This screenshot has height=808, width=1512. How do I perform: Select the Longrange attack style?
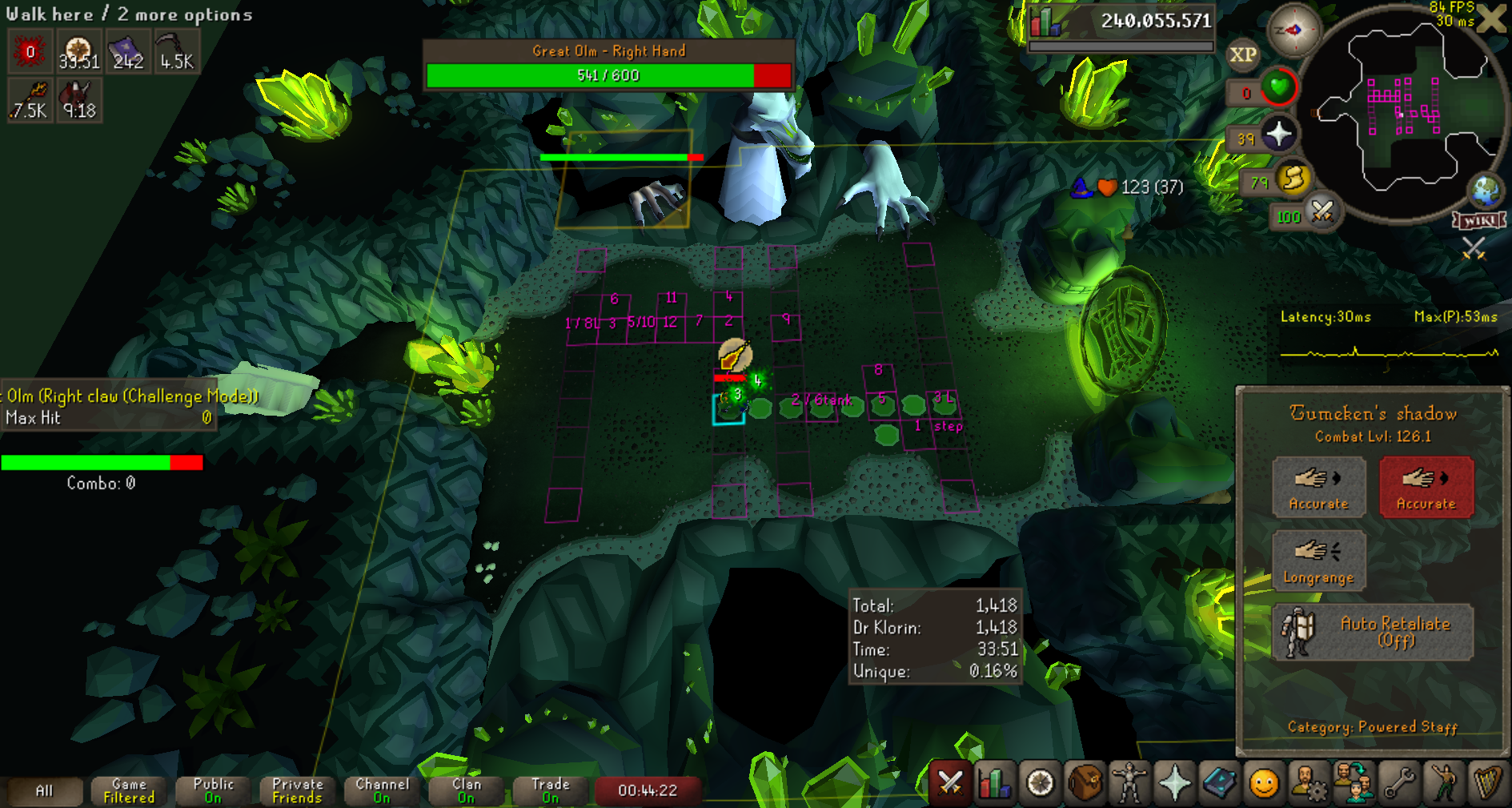[x=1318, y=560]
